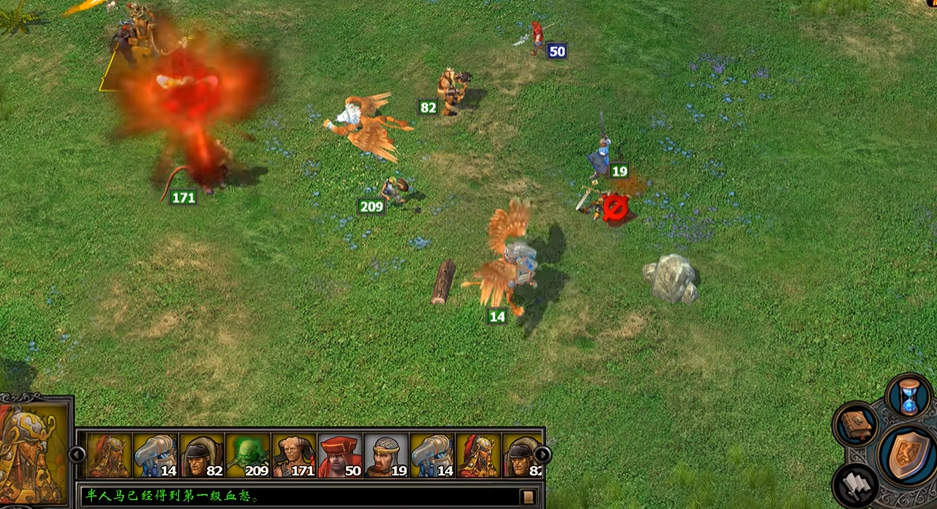Expand the combat log message panel
The height and width of the screenshot is (509, 937).
[528, 496]
